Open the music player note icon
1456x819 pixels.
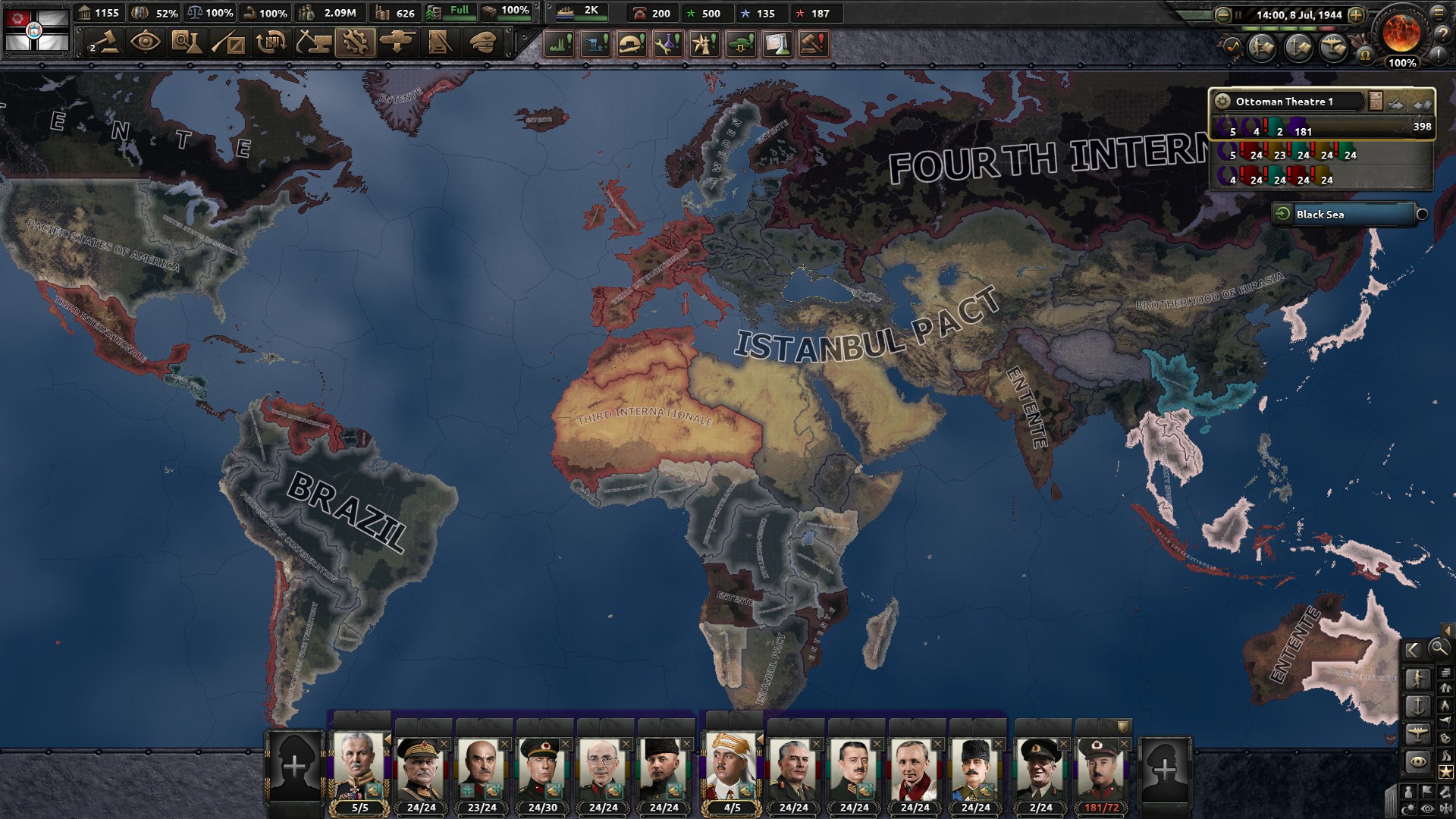point(1231,47)
